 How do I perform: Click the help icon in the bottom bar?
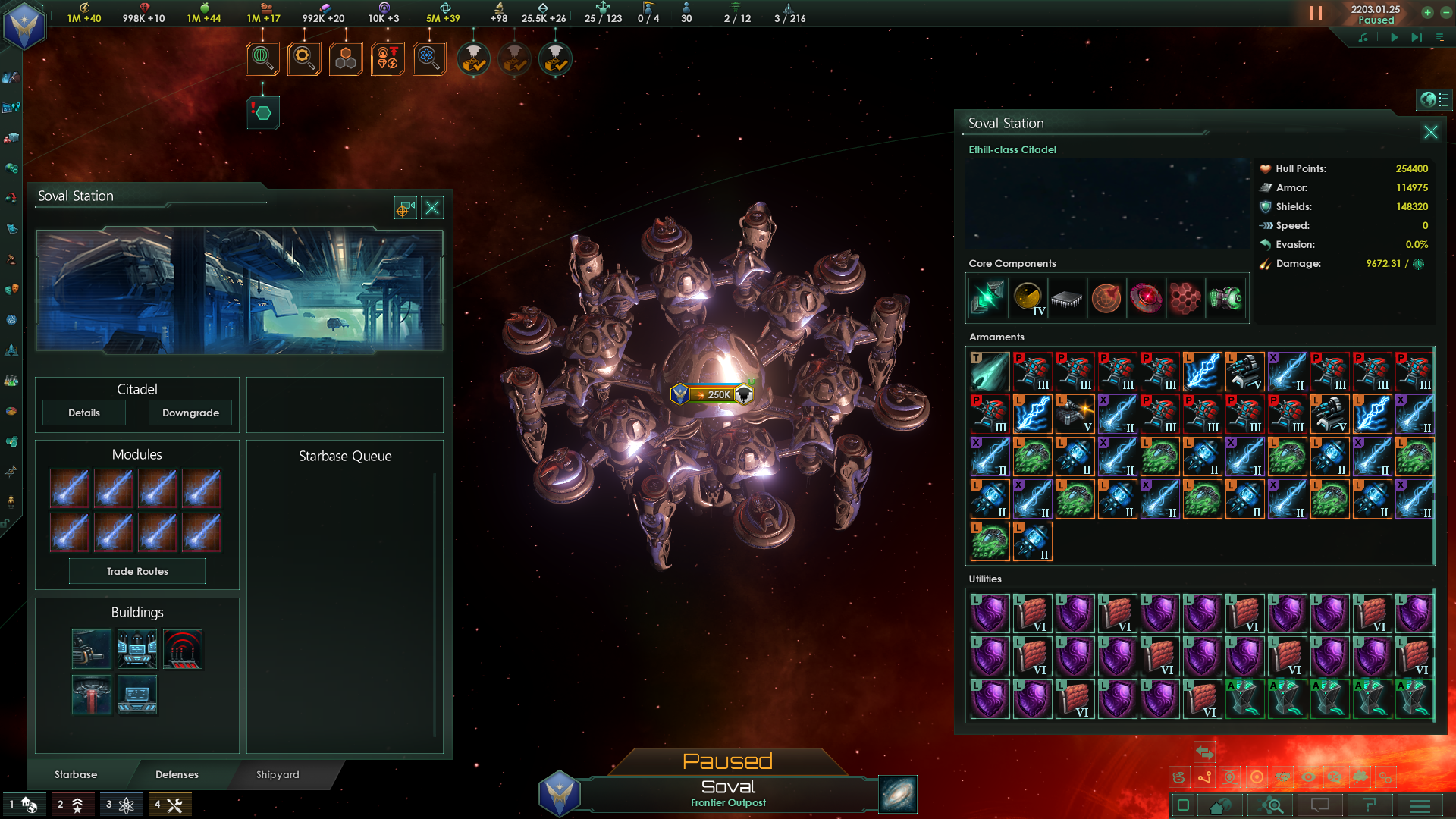click(1370, 806)
